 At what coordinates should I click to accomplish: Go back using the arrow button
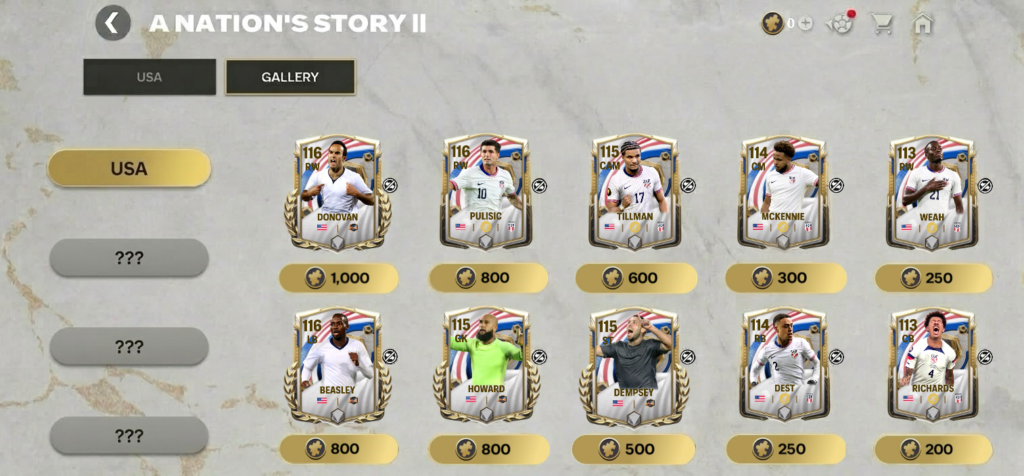click(x=113, y=23)
